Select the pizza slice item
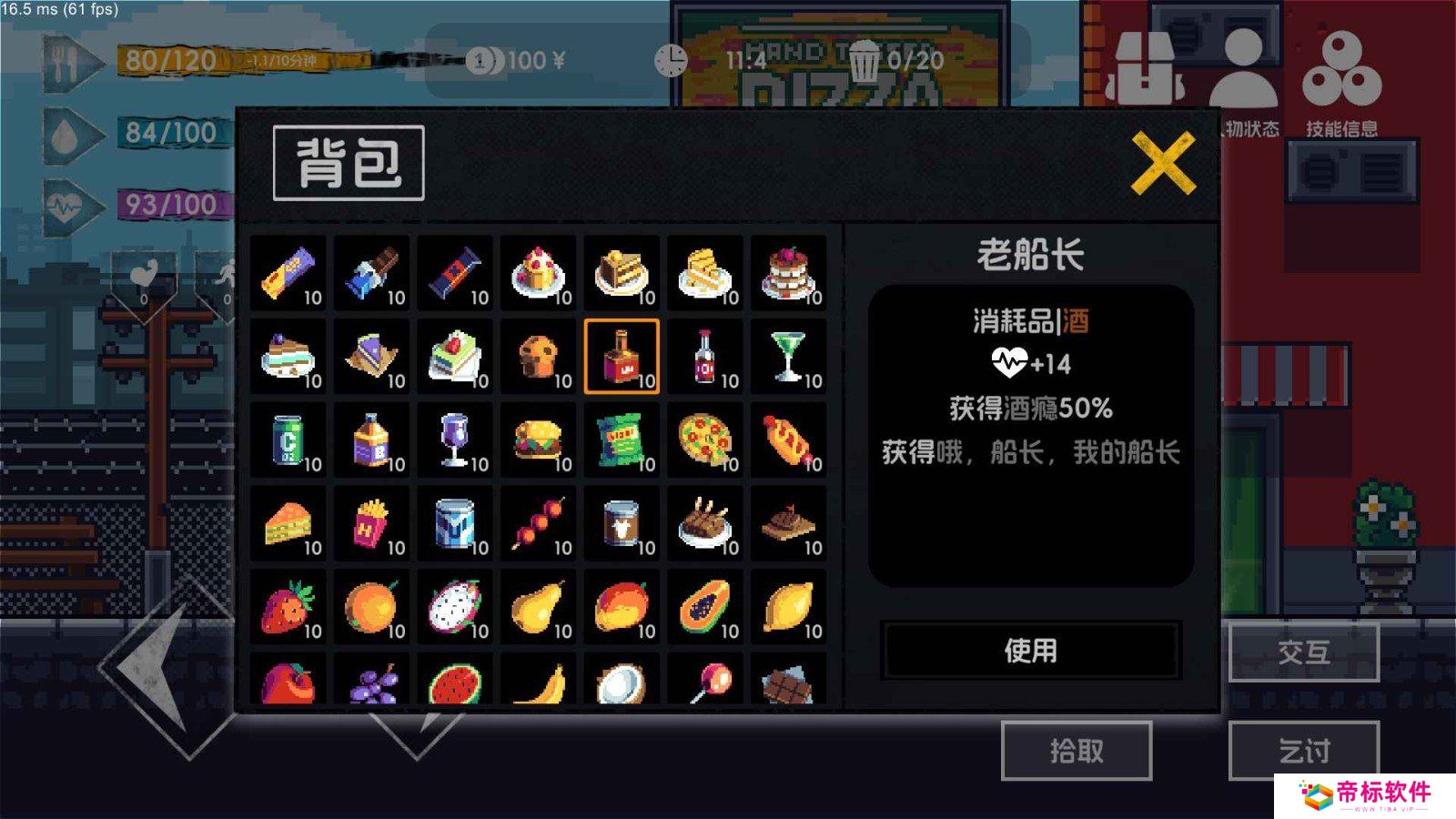The width and height of the screenshot is (1456, 819). (705, 441)
